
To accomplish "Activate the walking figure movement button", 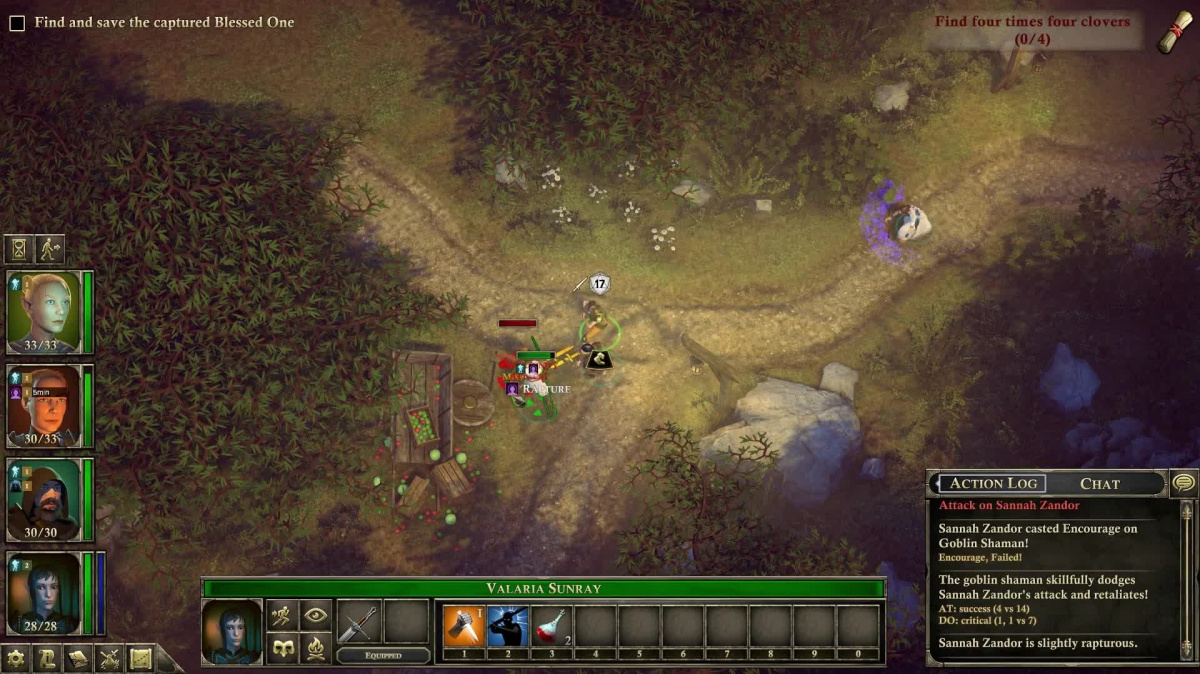I will pos(50,248).
